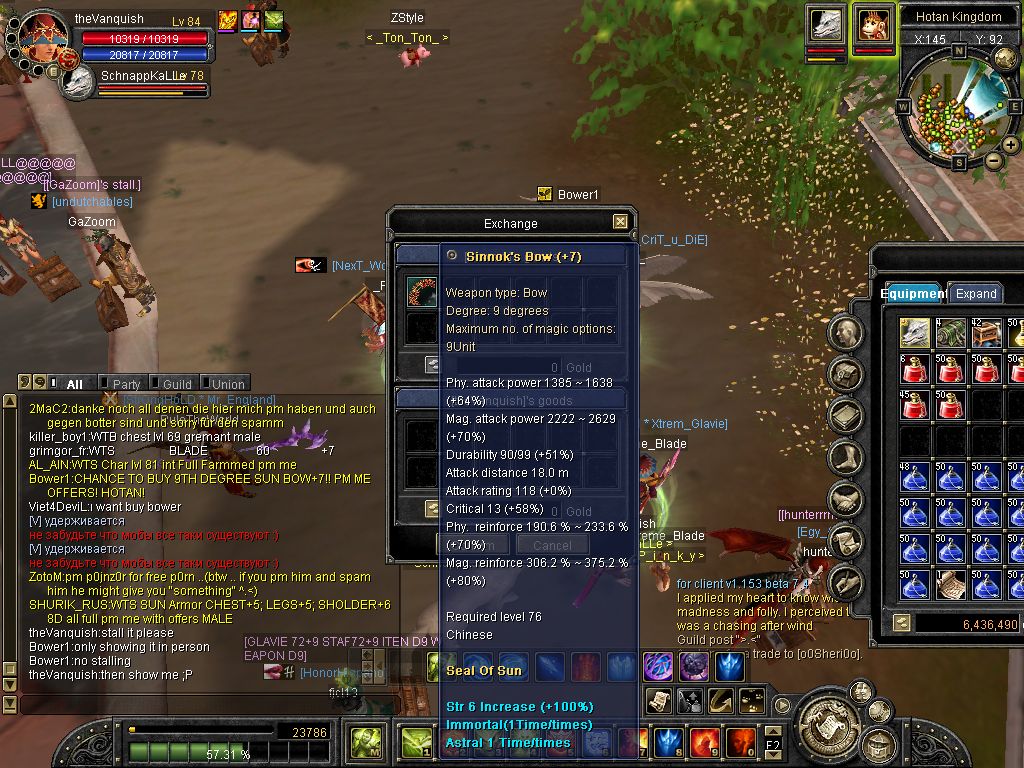Select the Union chat tab

point(227,383)
